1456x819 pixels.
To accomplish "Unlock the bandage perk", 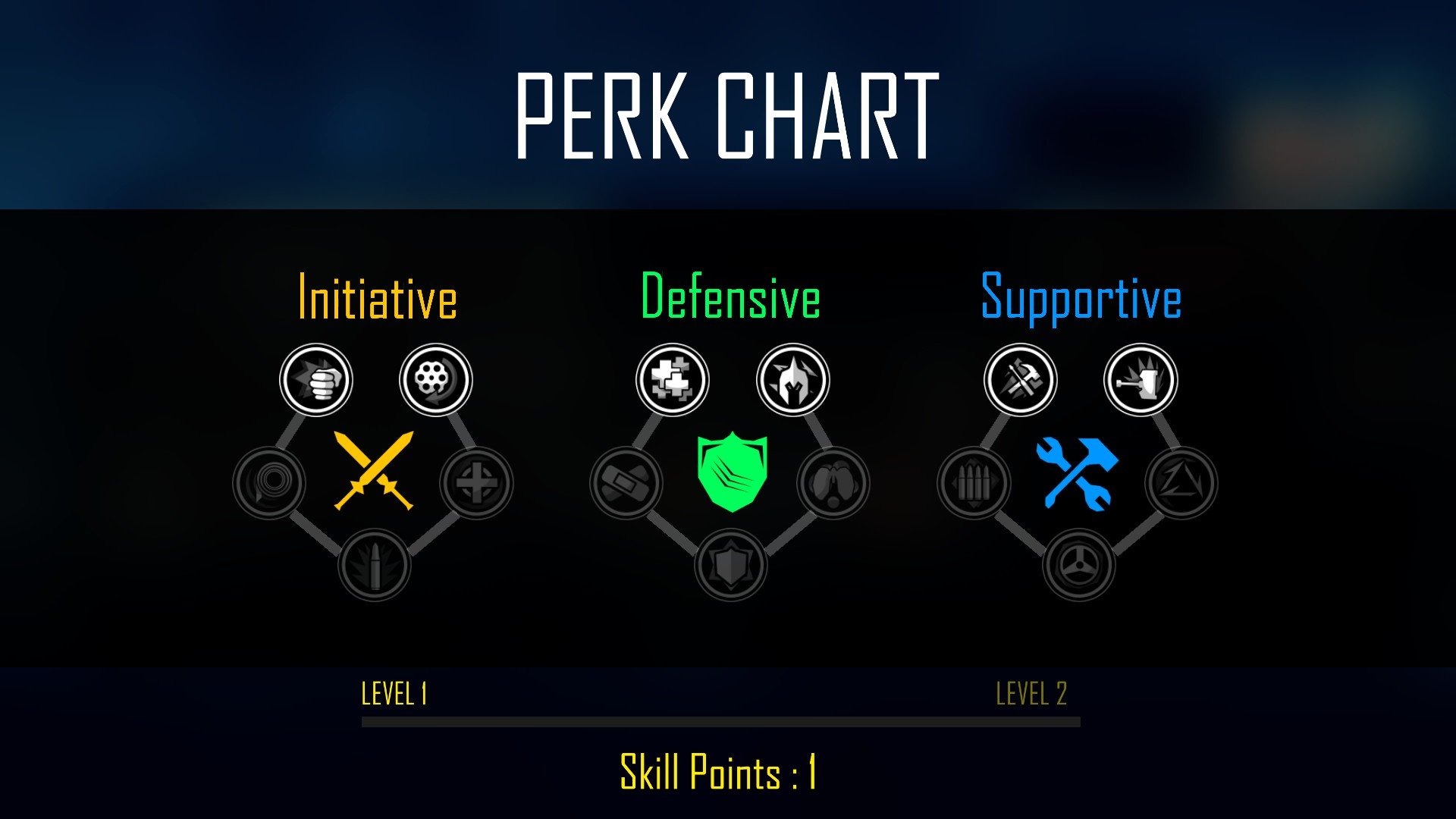I will 626,483.
